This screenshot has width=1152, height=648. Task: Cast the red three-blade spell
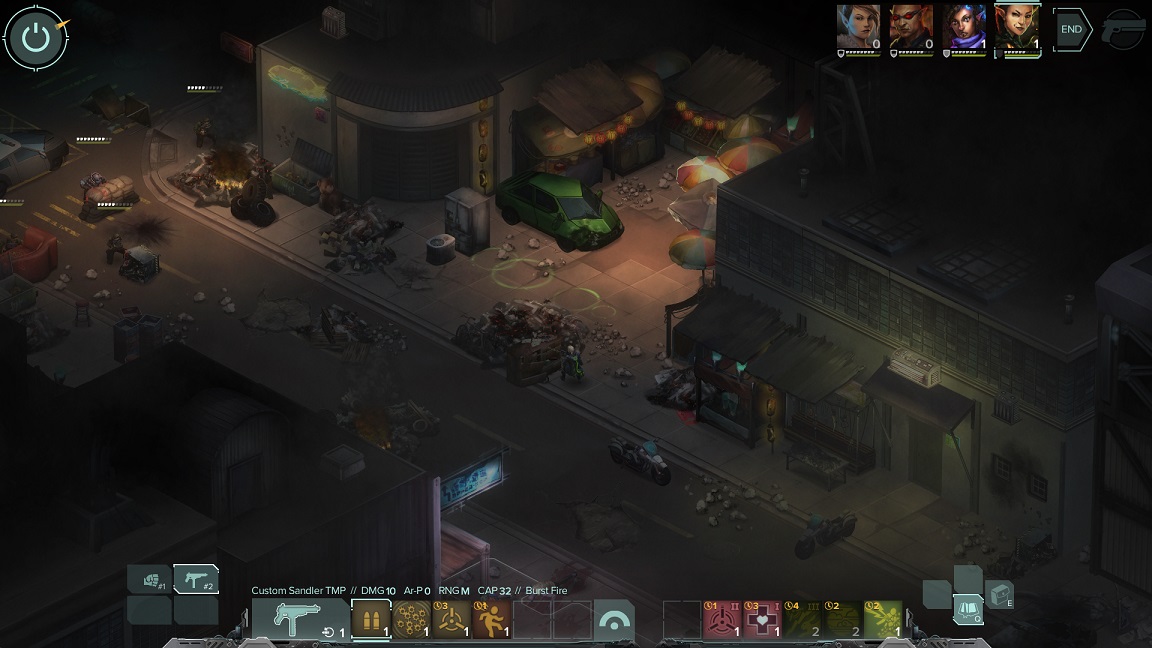(x=722, y=620)
